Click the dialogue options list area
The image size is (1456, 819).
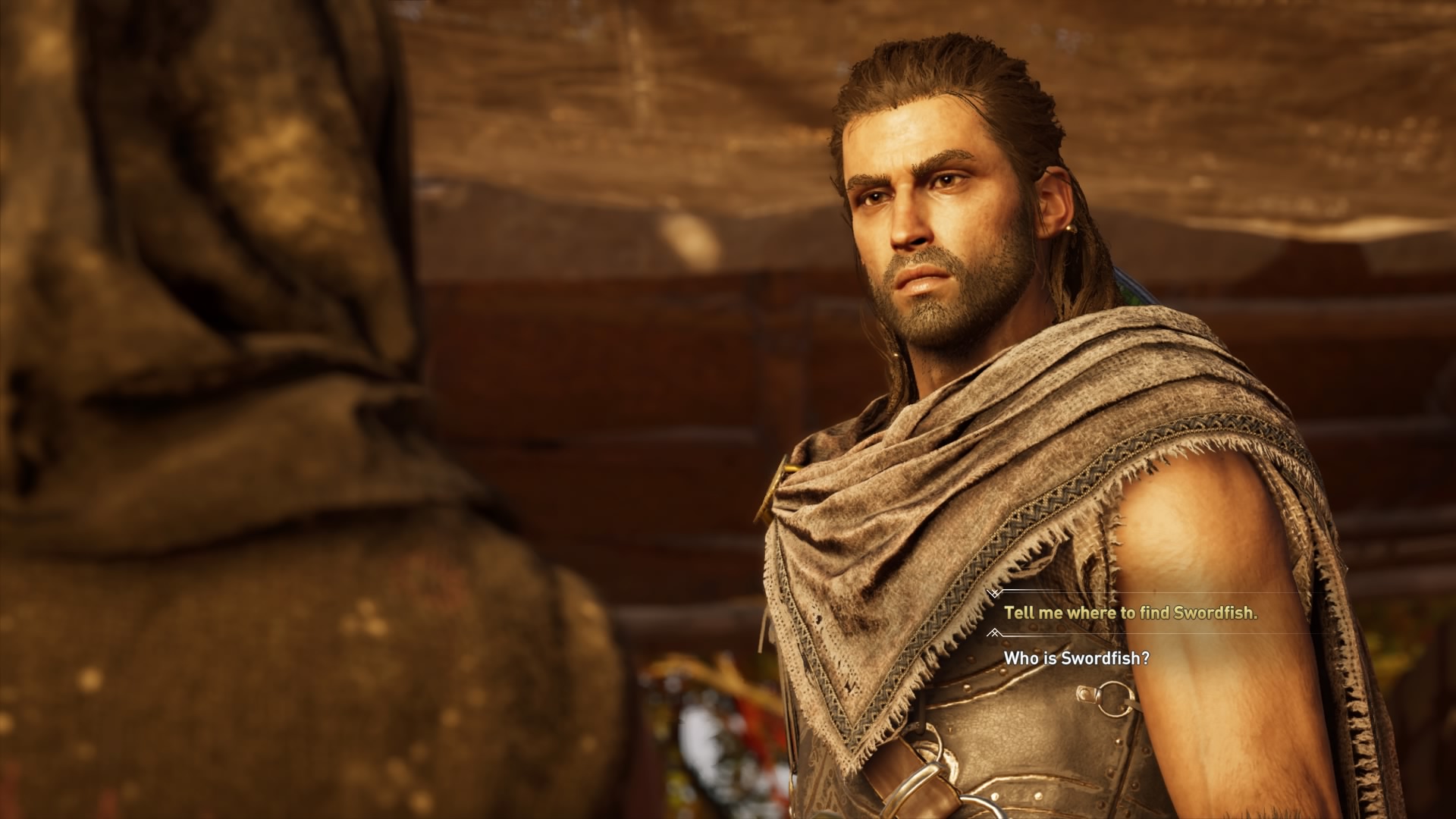pyautogui.click(x=1137, y=626)
